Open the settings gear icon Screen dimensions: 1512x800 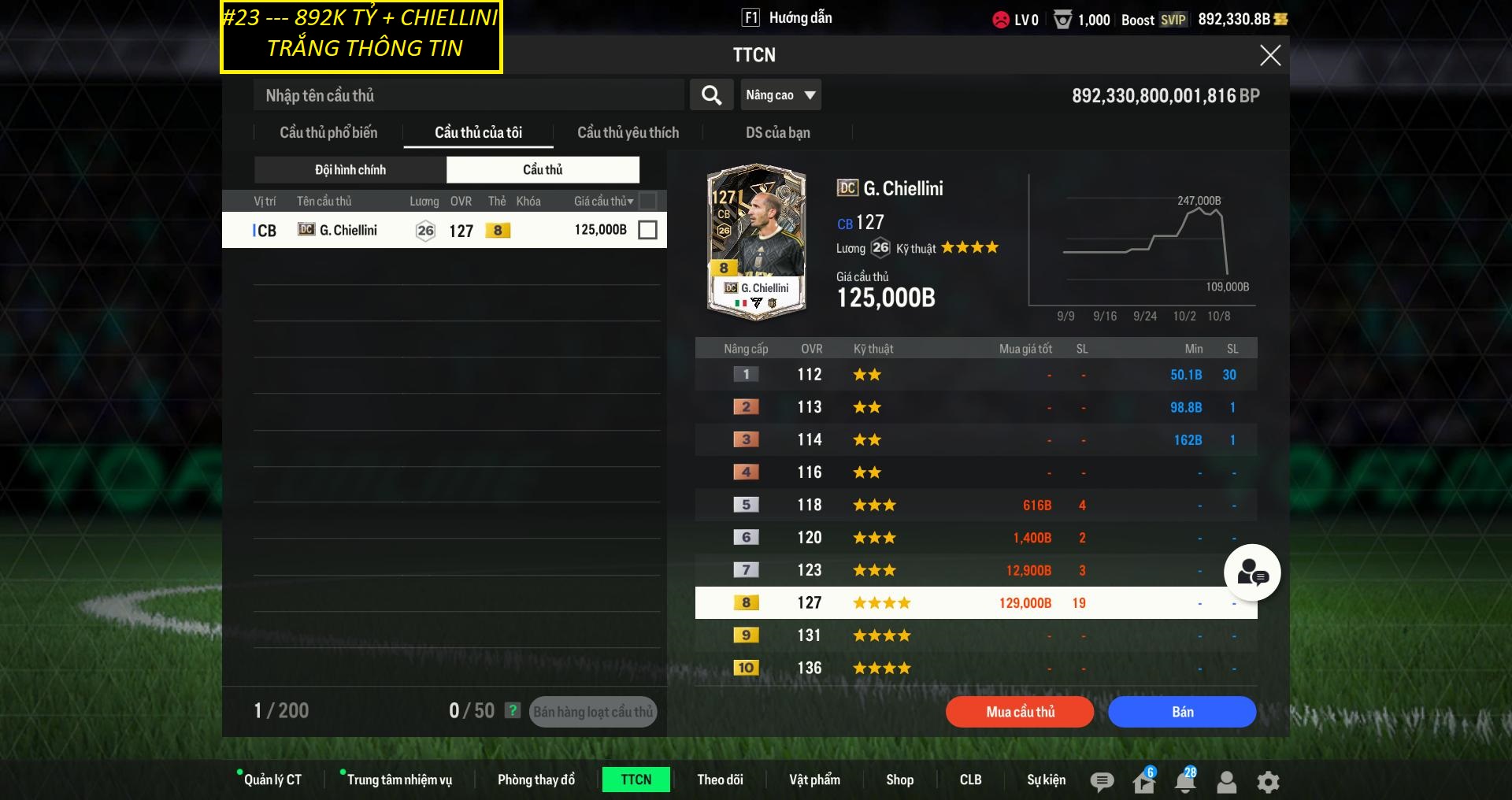(x=1268, y=781)
